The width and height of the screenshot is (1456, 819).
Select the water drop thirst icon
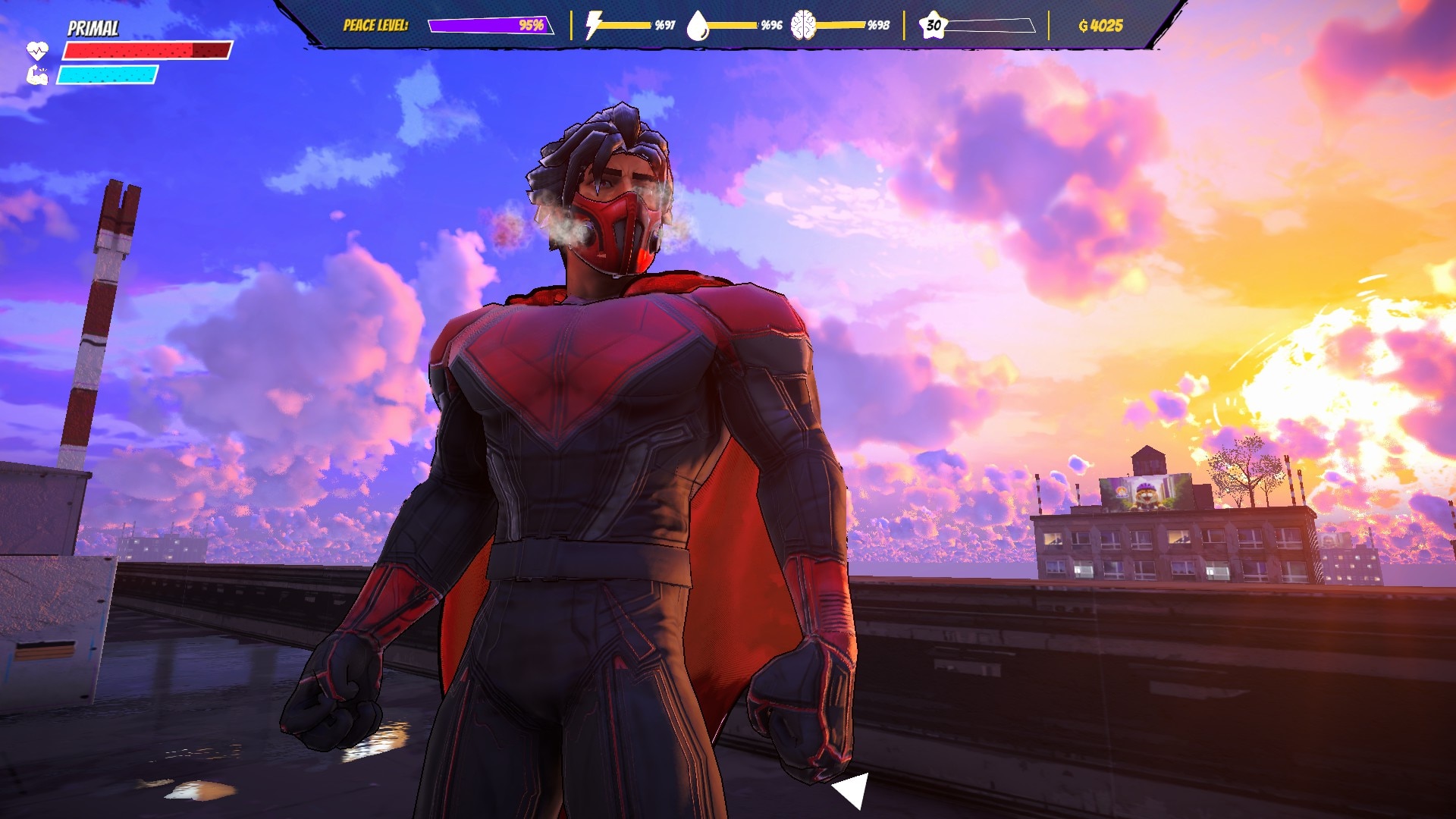(697, 26)
